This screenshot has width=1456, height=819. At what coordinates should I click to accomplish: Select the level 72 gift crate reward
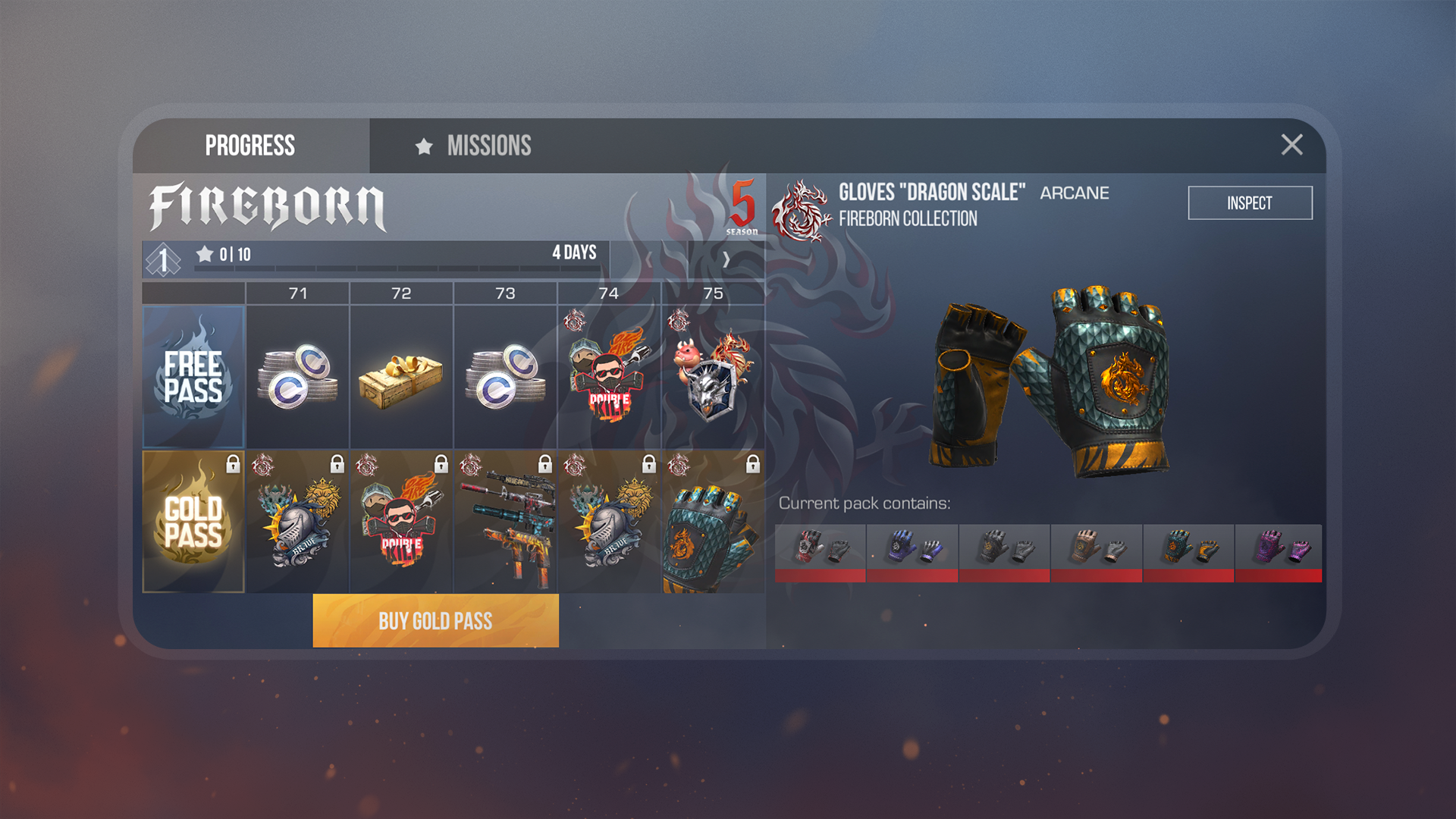pyautogui.click(x=401, y=377)
